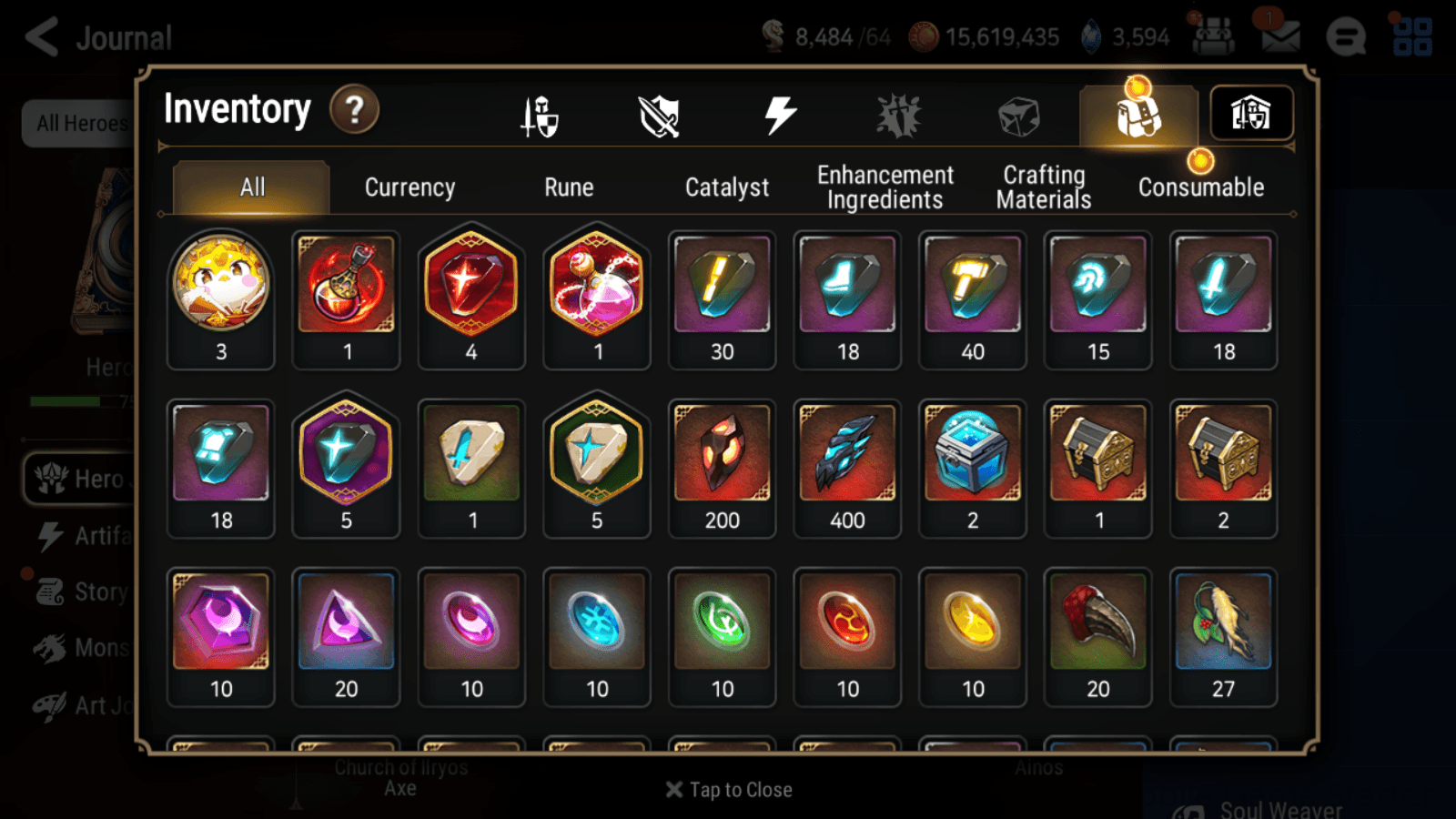Screen dimensions: 1456x819
Task: Open the Equipment sword-and-shield category icon
Action: [x=539, y=115]
